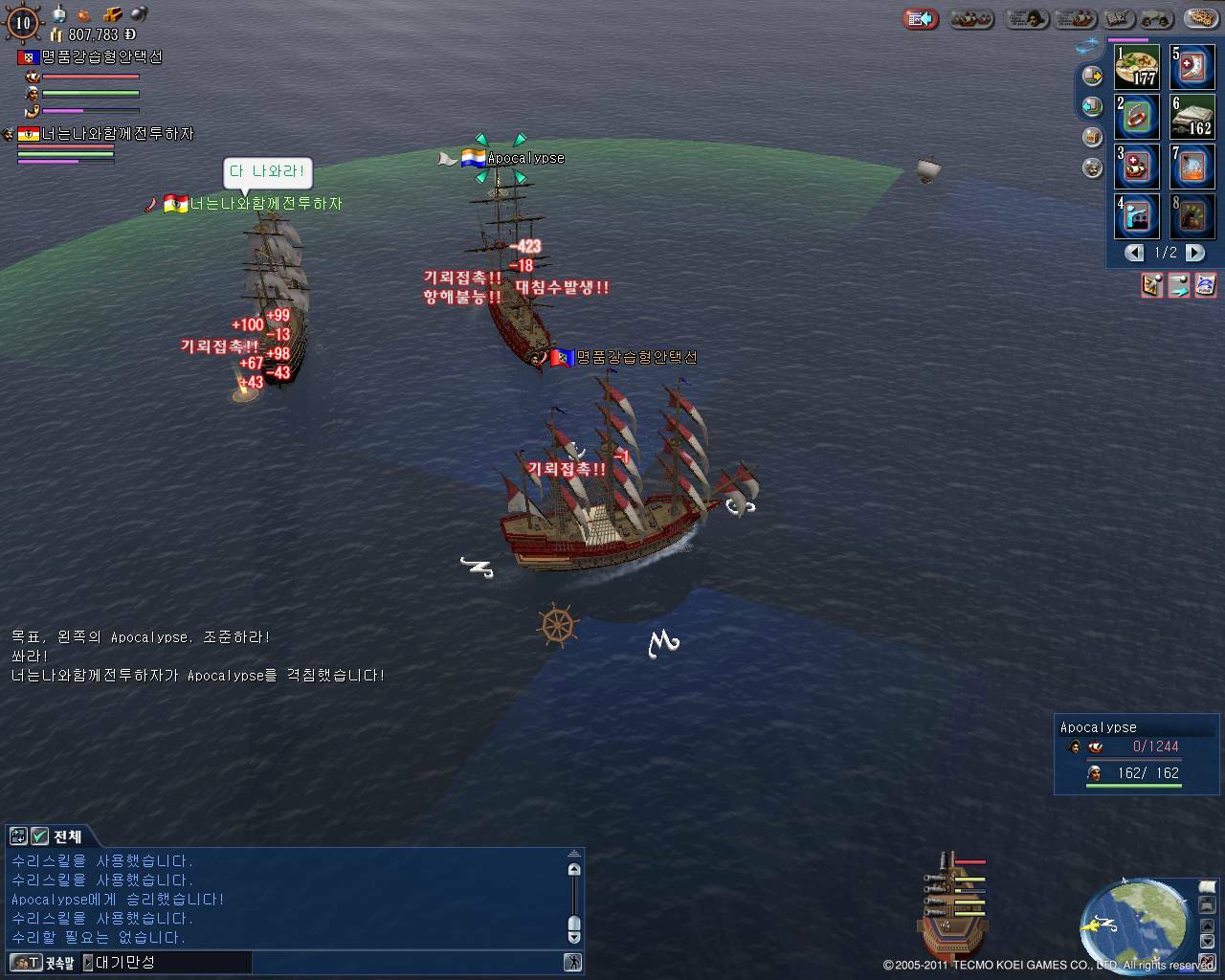Open the cookie-shaped menu at top right
1225x980 pixels.
coord(1202,18)
